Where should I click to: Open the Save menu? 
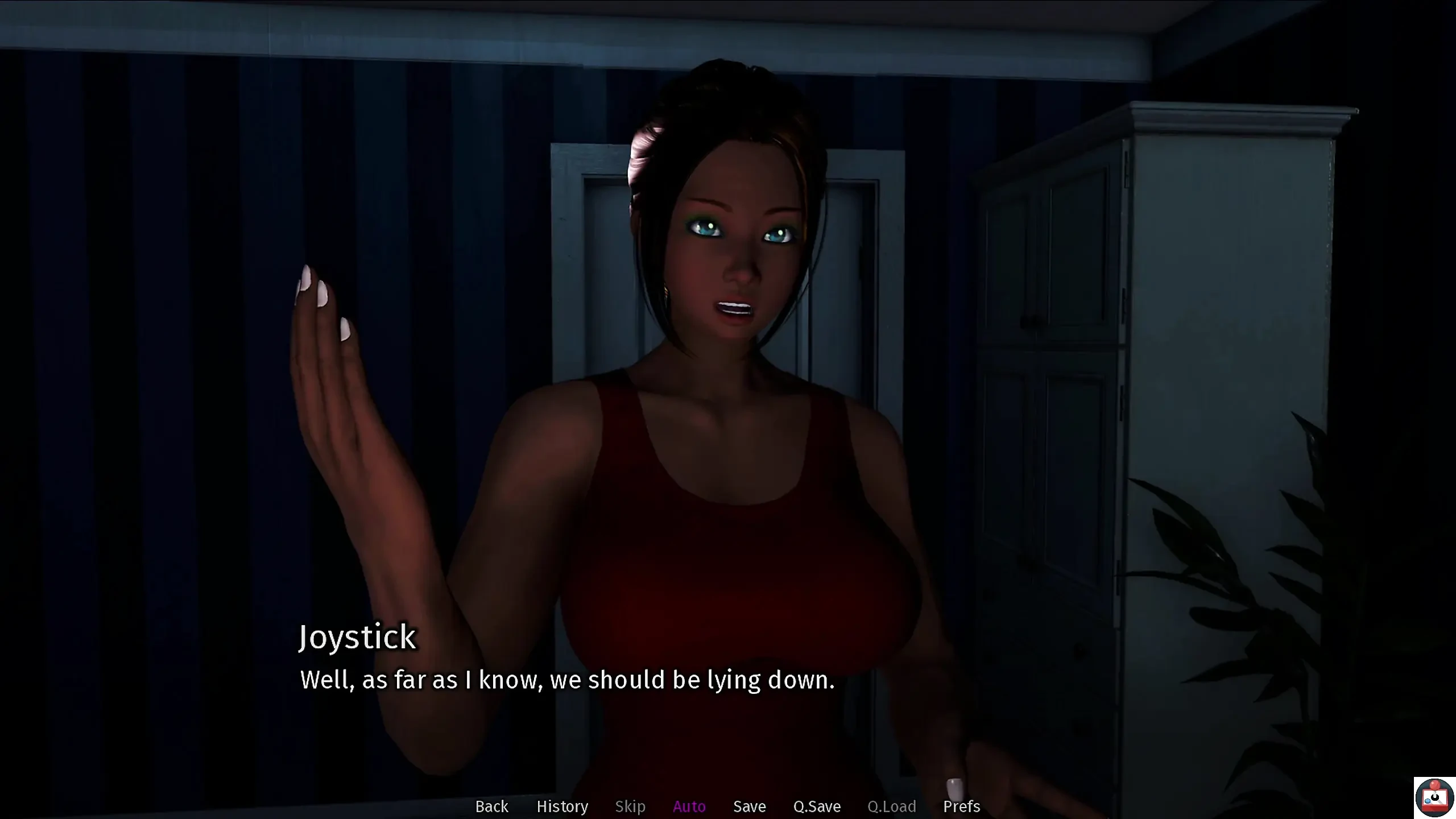point(749,806)
